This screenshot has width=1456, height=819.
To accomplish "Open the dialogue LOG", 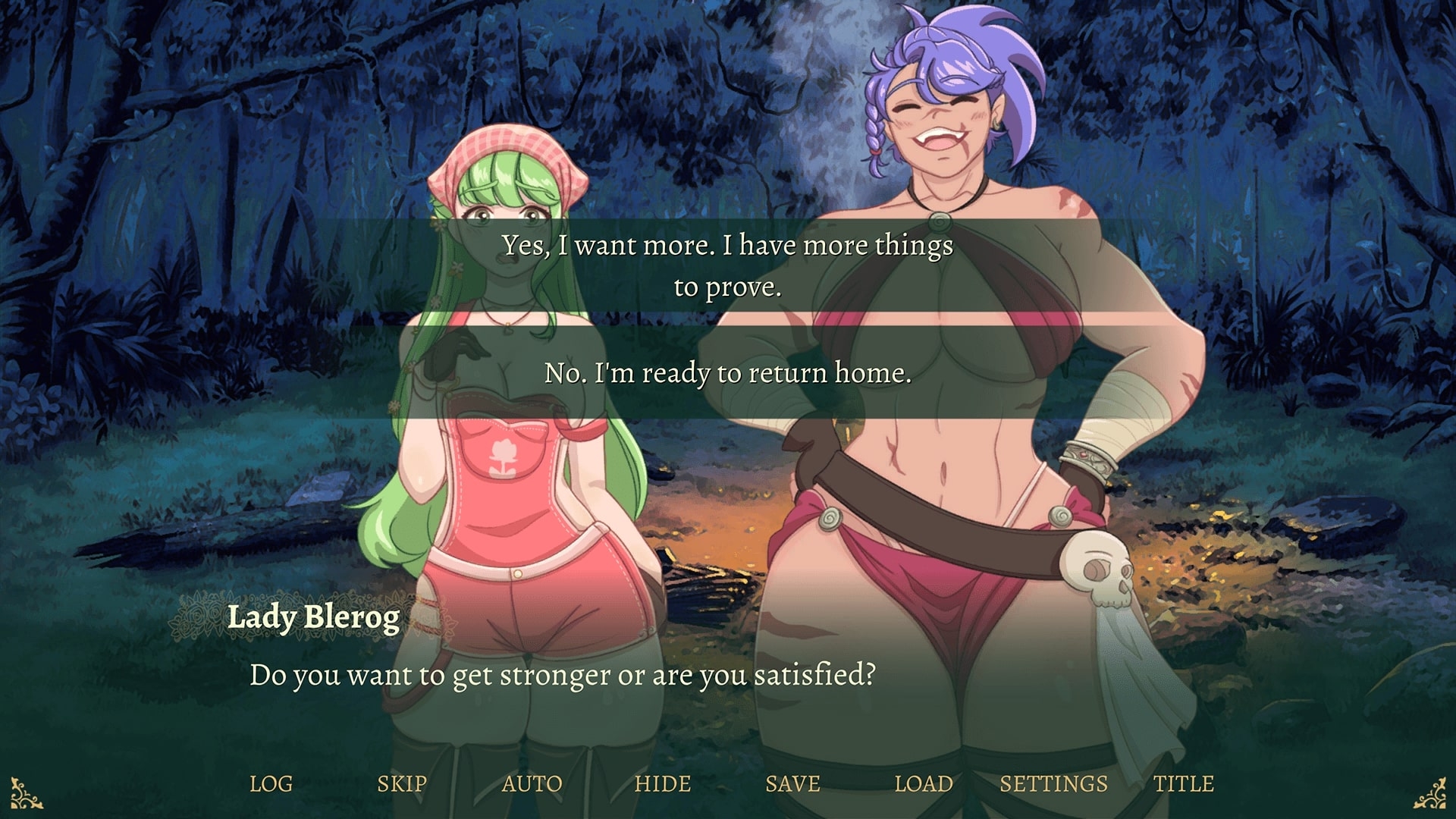I will click(x=271, y=783).
